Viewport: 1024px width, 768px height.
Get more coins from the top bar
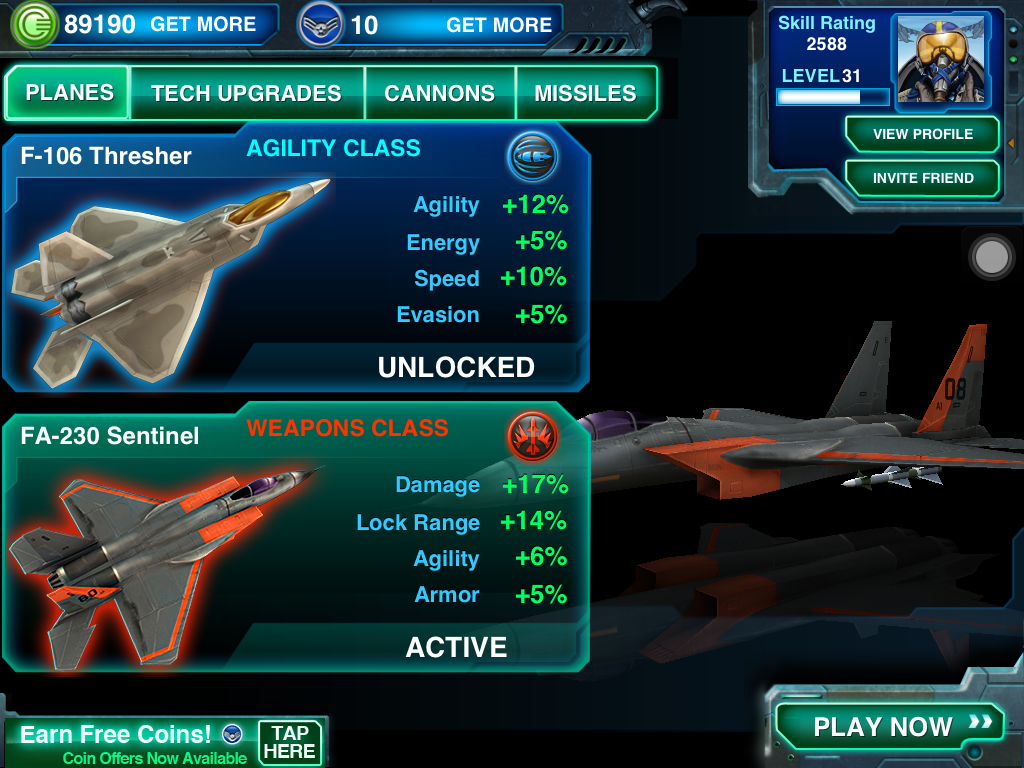203,25
